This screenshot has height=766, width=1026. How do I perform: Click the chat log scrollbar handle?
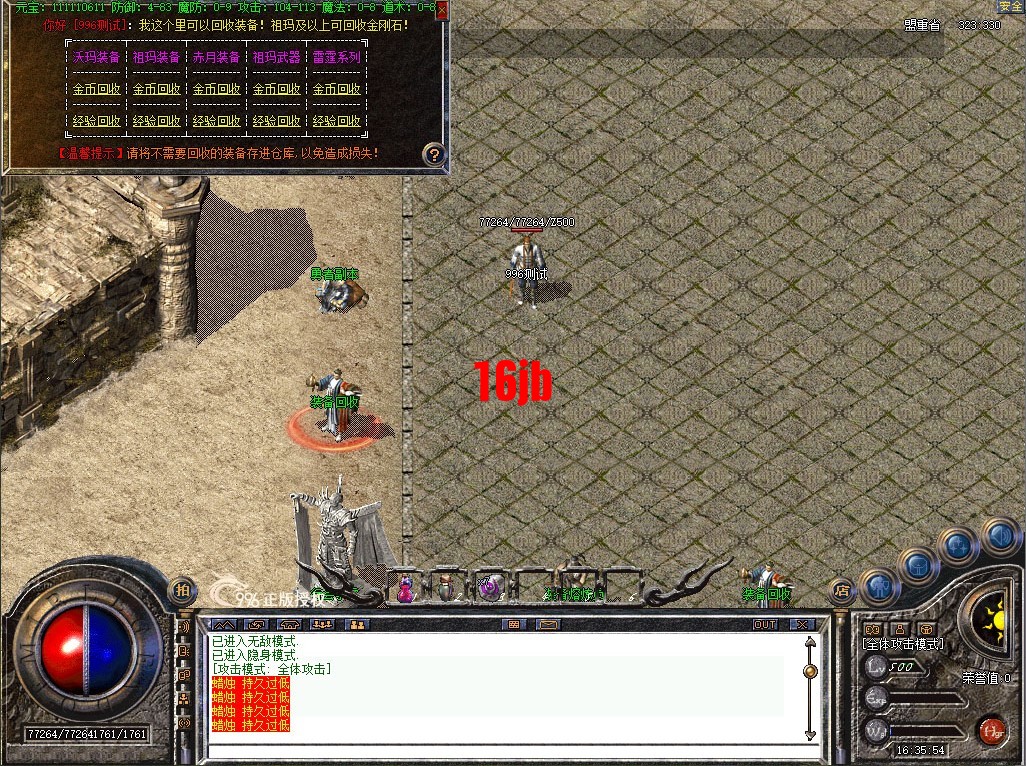point(810,670)
